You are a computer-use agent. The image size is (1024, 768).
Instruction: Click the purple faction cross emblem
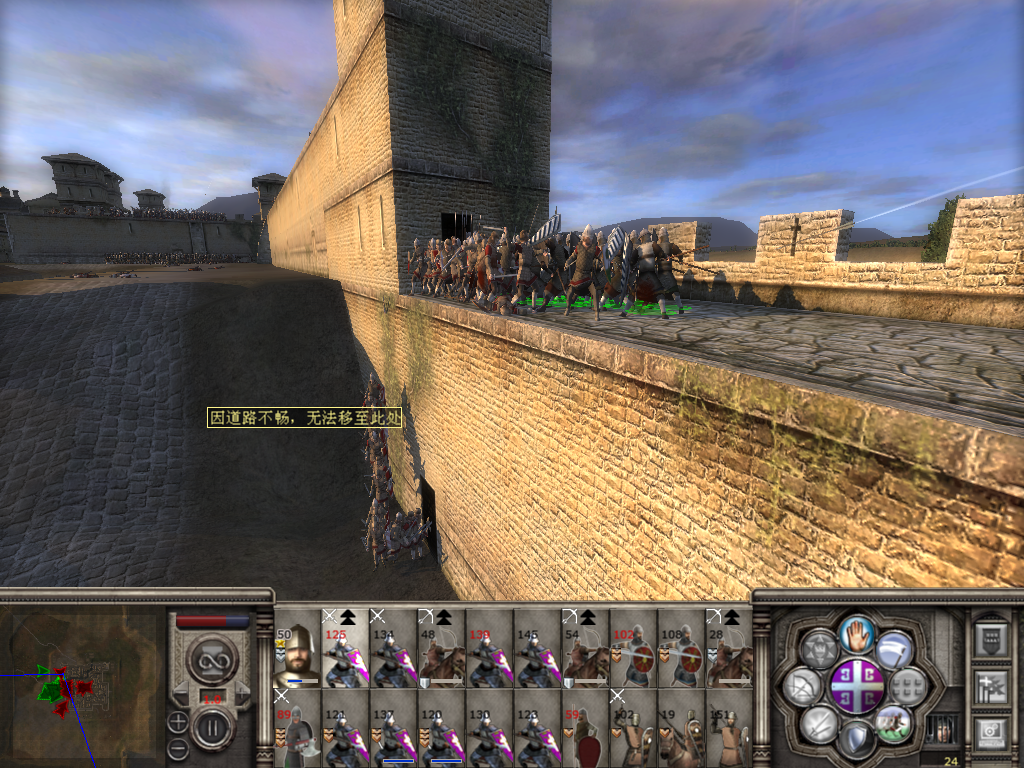click(x=858, y=685)
